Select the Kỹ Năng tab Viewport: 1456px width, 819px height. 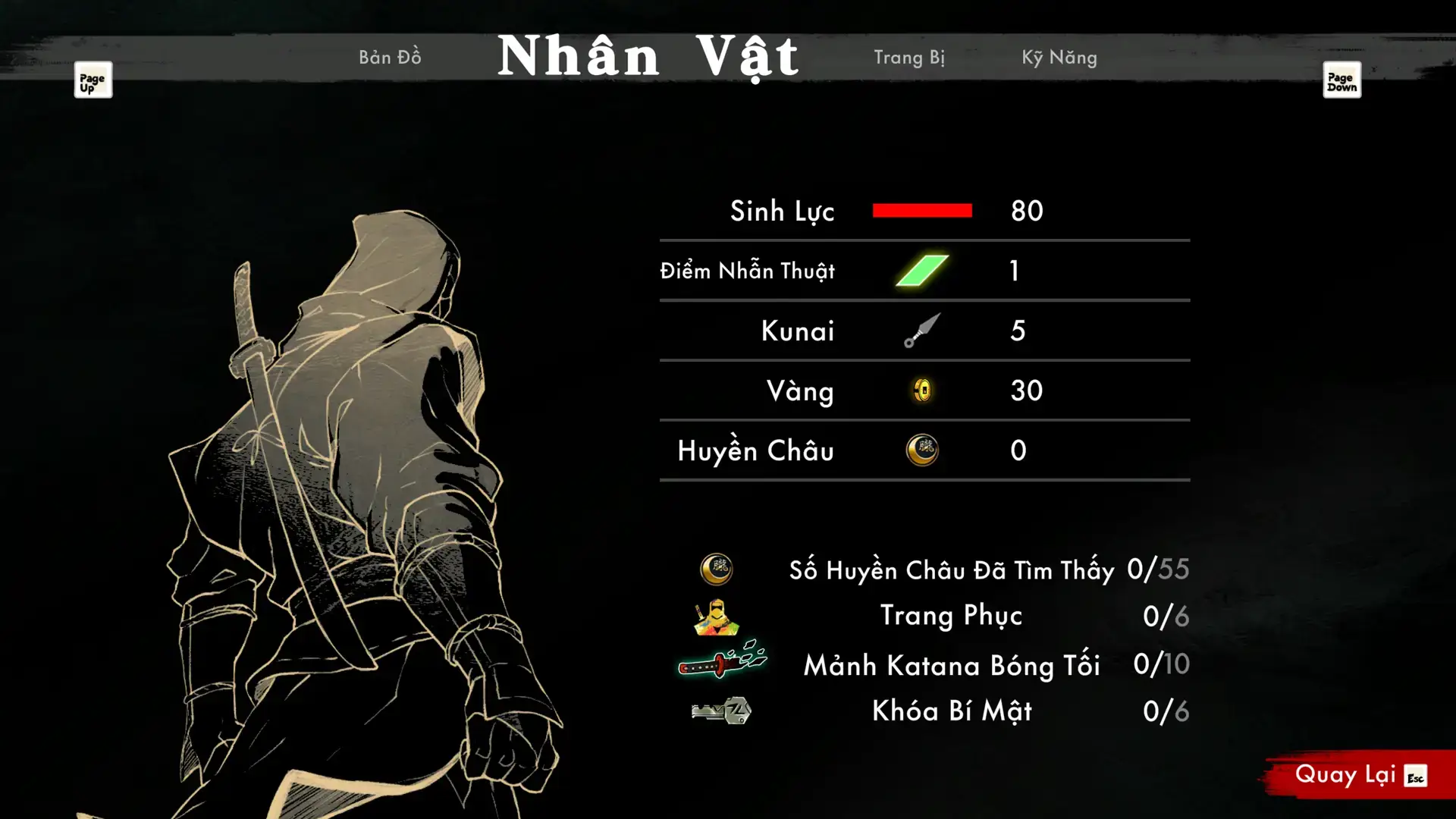1059,58
